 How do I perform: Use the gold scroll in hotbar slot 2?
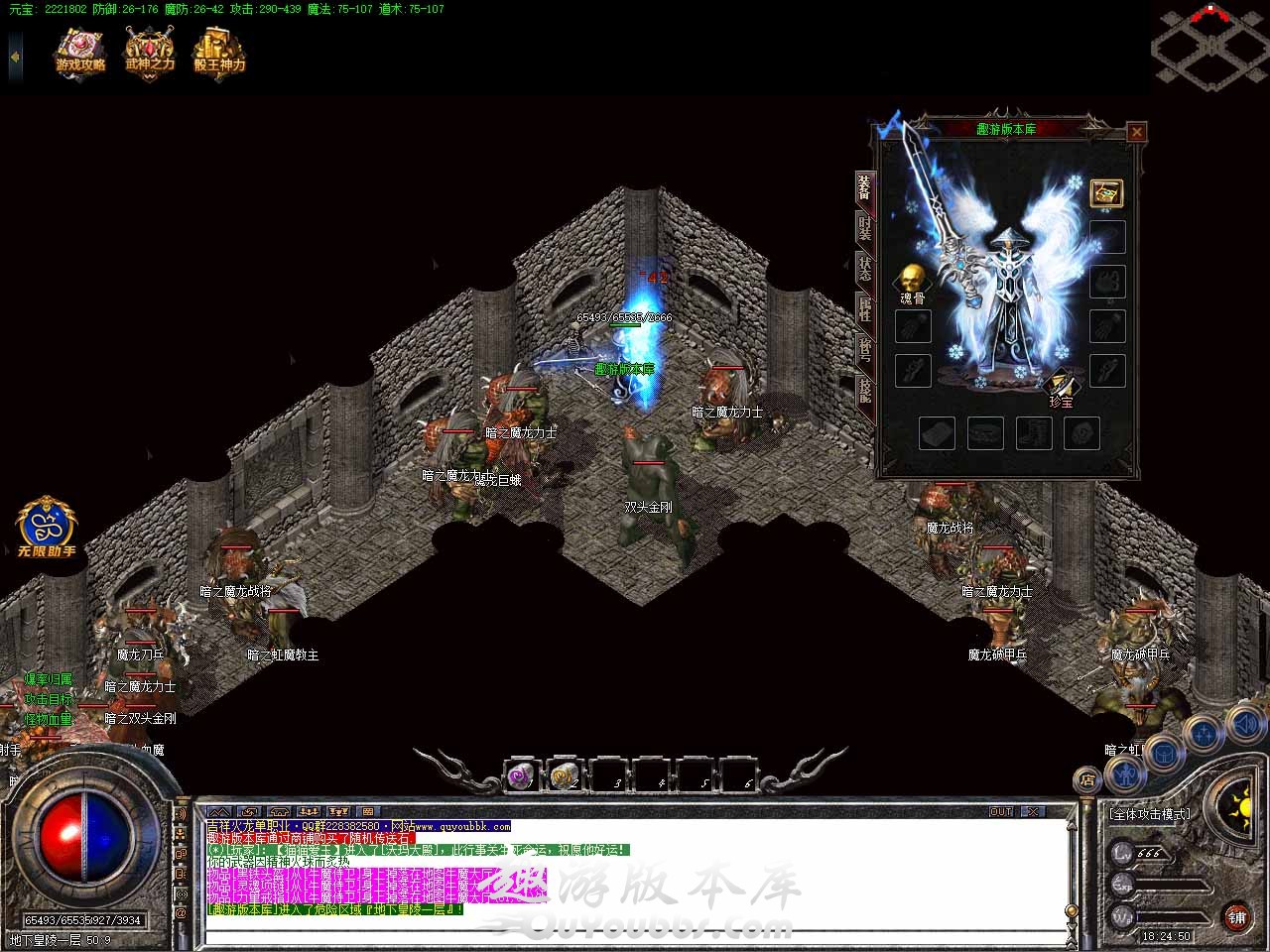tap(565, 776)
